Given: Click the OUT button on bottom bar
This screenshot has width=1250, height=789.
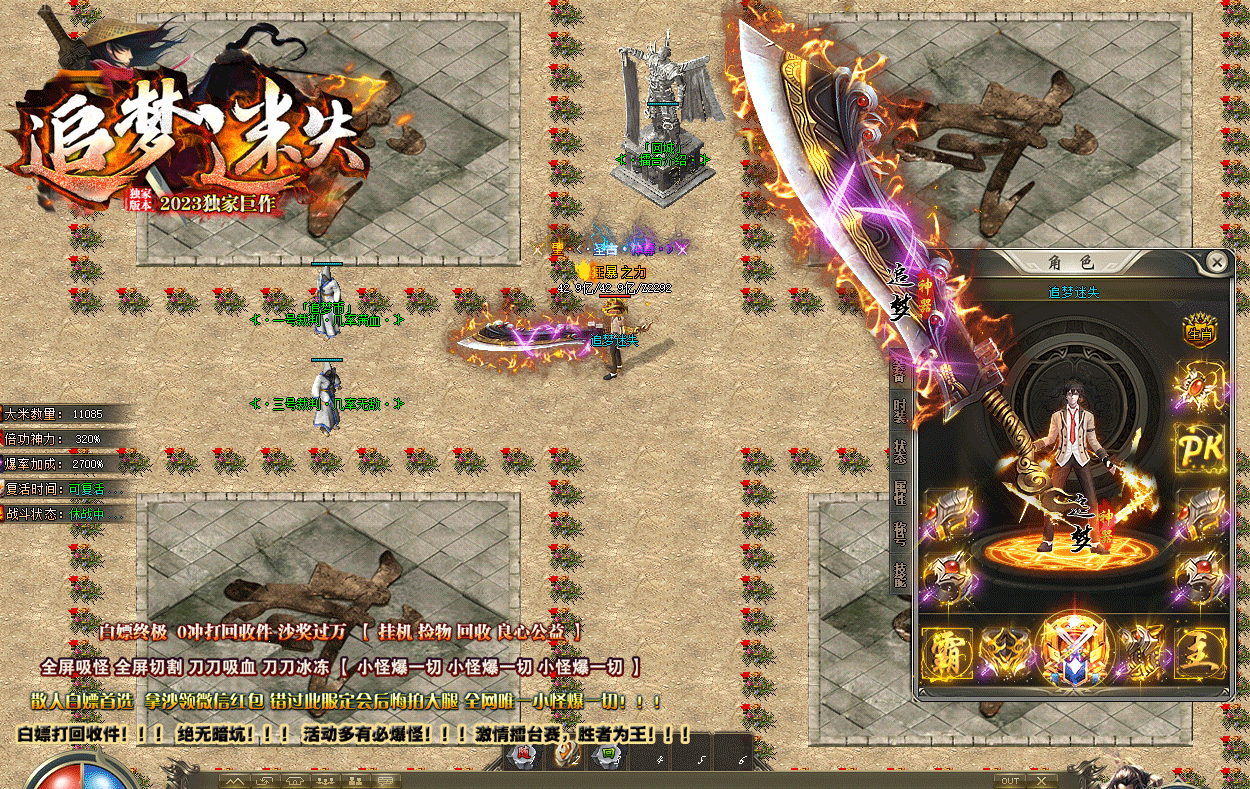Looking at the screenshot, I should click(x=1011, y=780).
